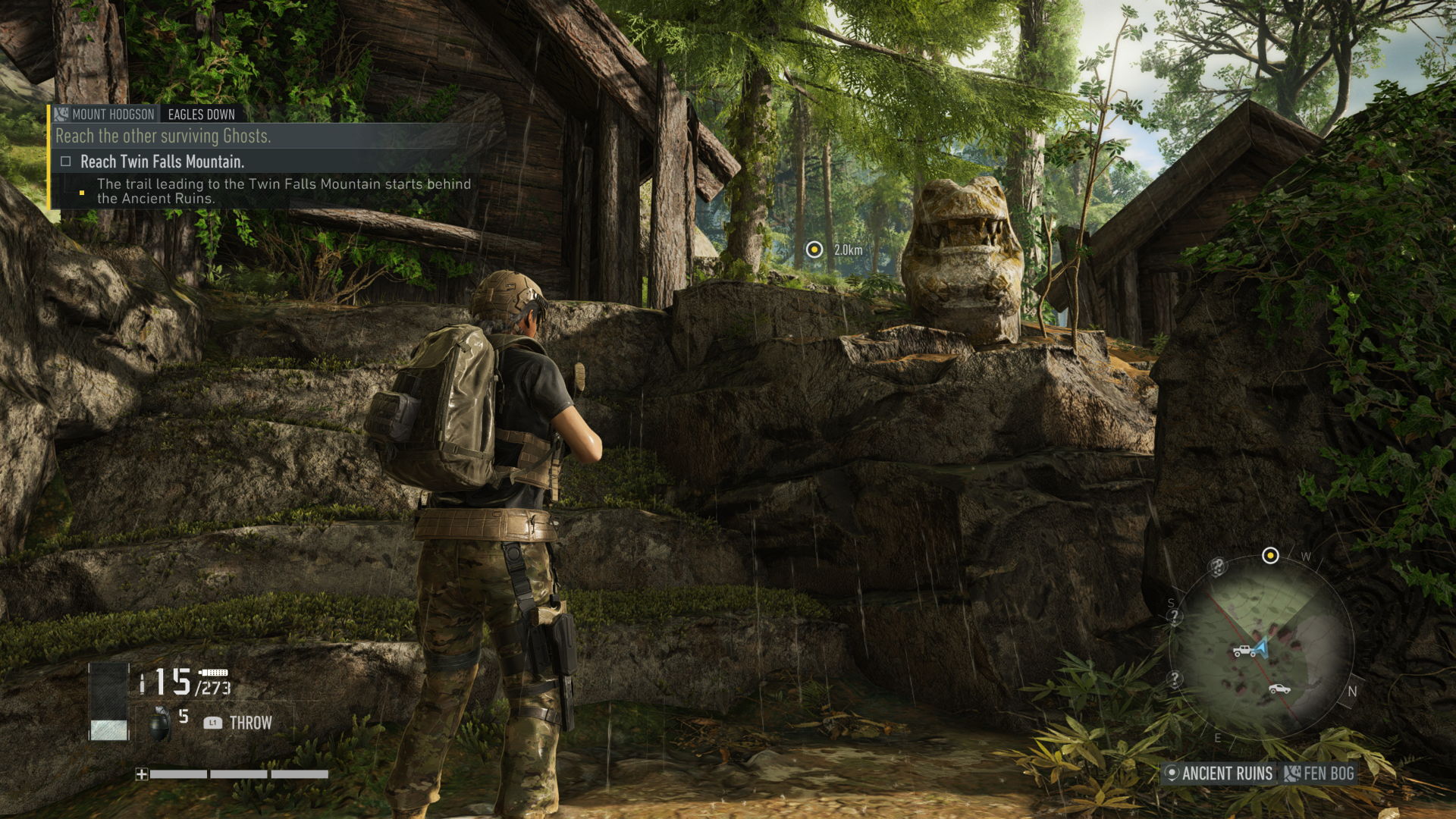Toggle the yellow objective marker on the minimap
Viewport: 1456px width, 819px height.
tap(1271, 556)
